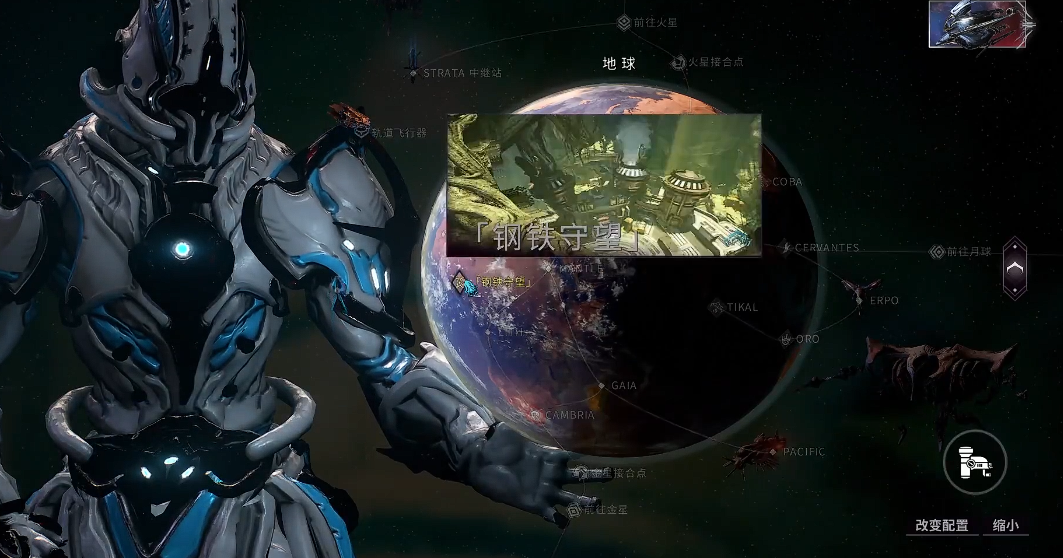This screenshot has width=1063, height=558.
Task: Travel to Mars via 前往火星
Action: tap(624, 21)
